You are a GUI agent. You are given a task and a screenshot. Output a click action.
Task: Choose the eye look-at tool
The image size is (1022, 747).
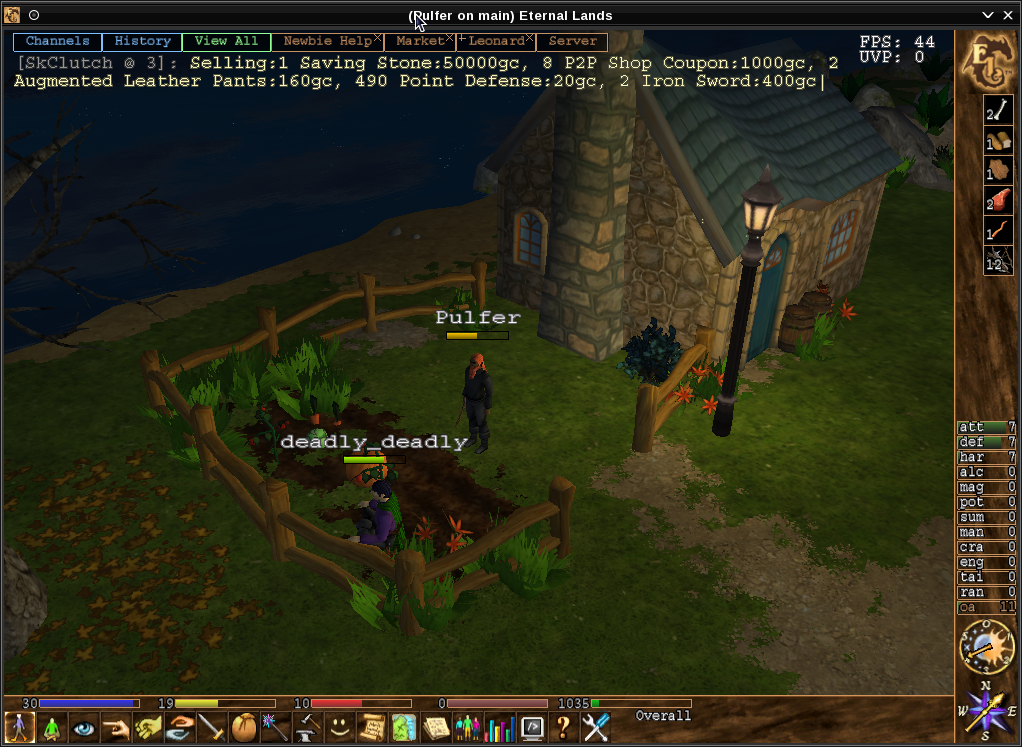[83, 727]
